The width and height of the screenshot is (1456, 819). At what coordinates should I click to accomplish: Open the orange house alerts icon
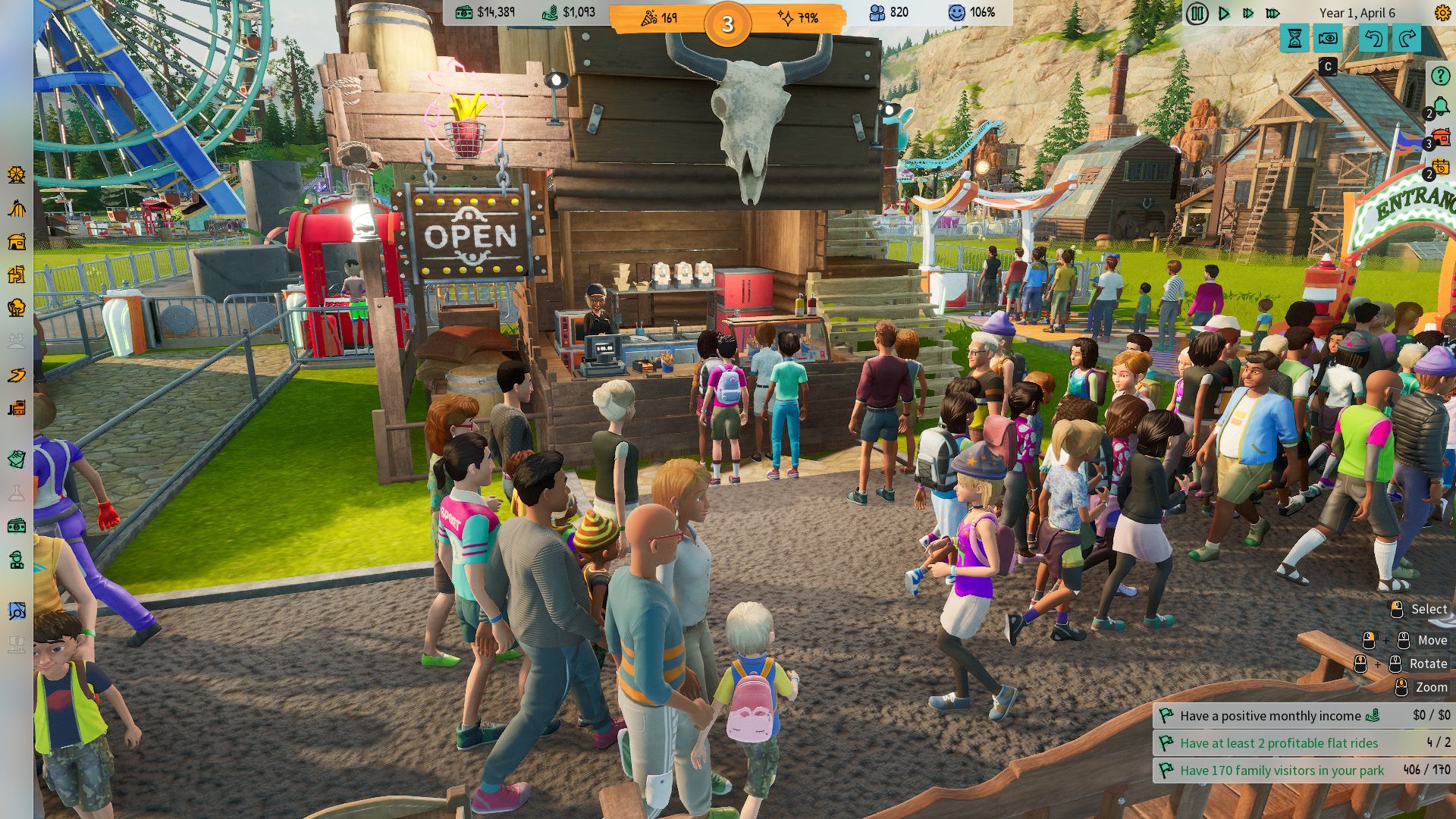click(1440, 137)
